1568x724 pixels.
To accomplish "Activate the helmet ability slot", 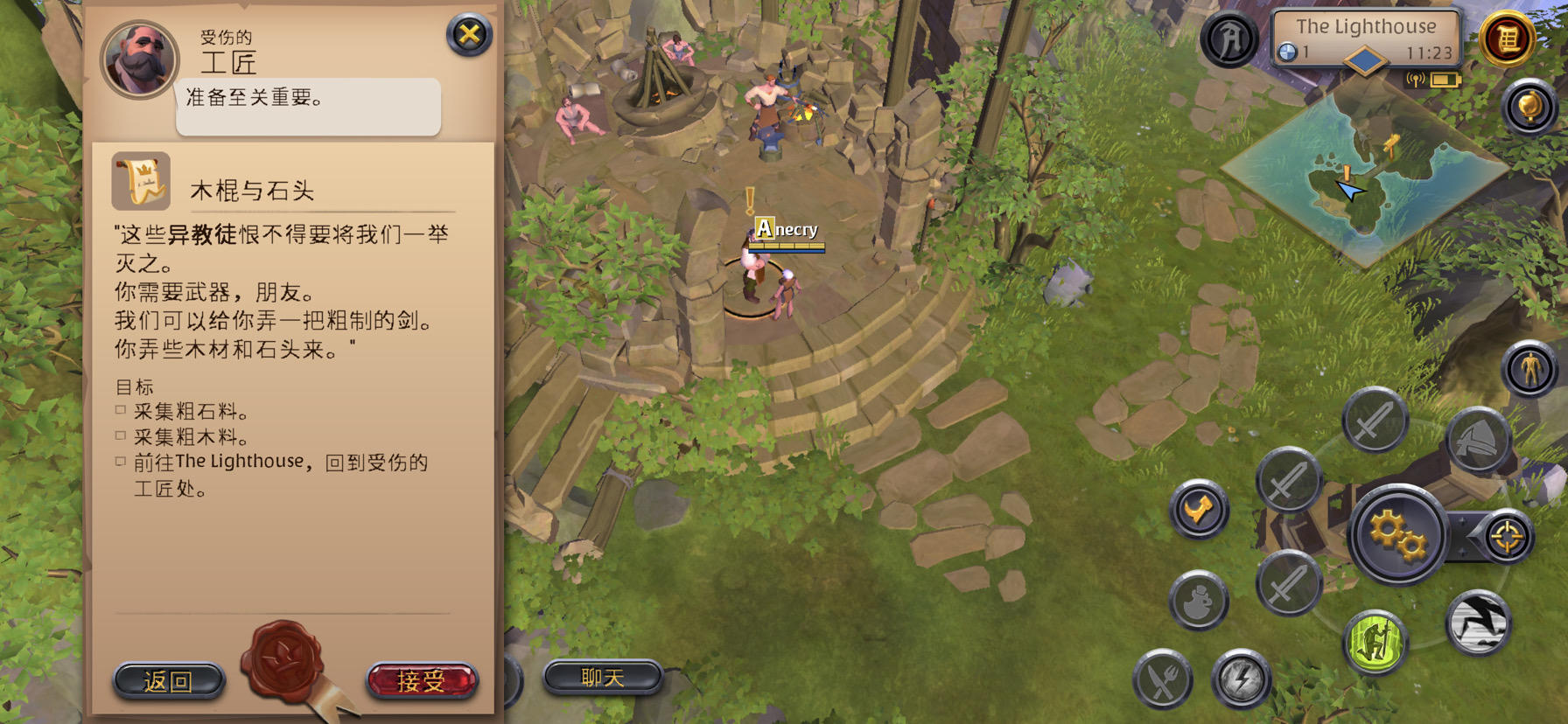I will click(x=1478, y=440).
